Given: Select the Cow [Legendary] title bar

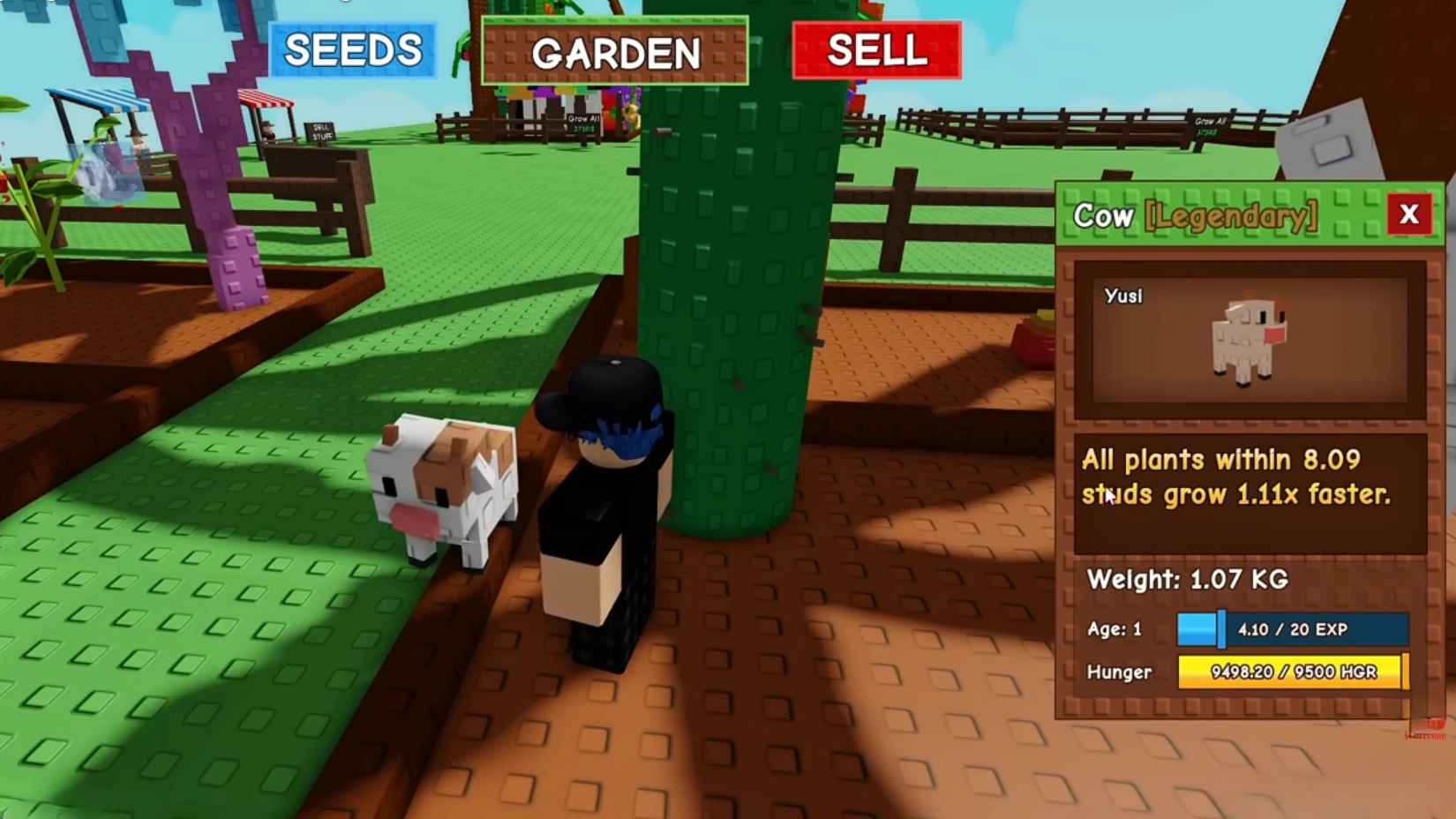Looking at the screenshot, I should point(1191,215).
